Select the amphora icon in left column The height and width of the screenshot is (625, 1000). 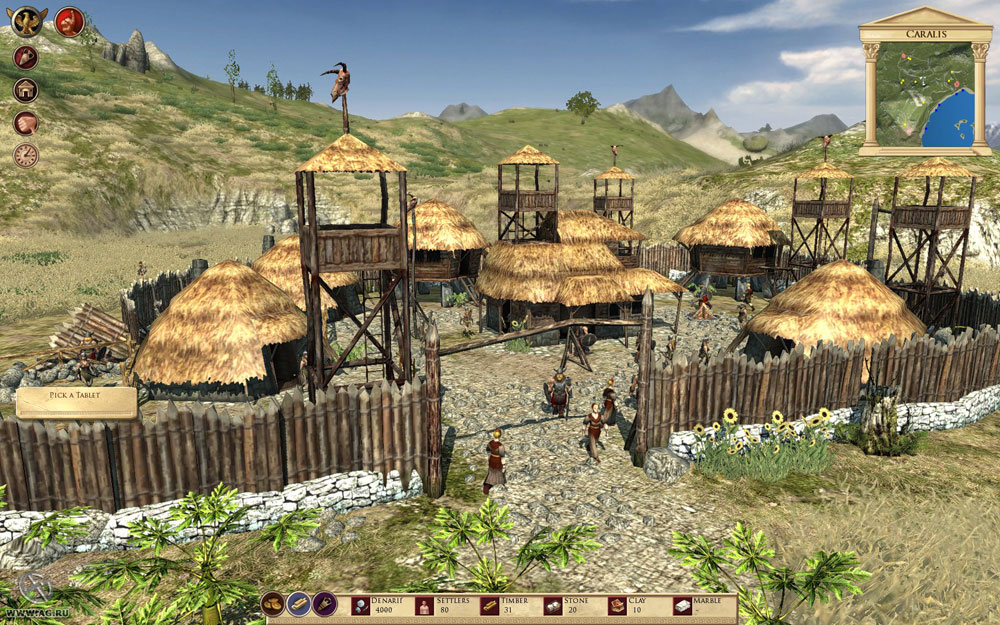26,57
